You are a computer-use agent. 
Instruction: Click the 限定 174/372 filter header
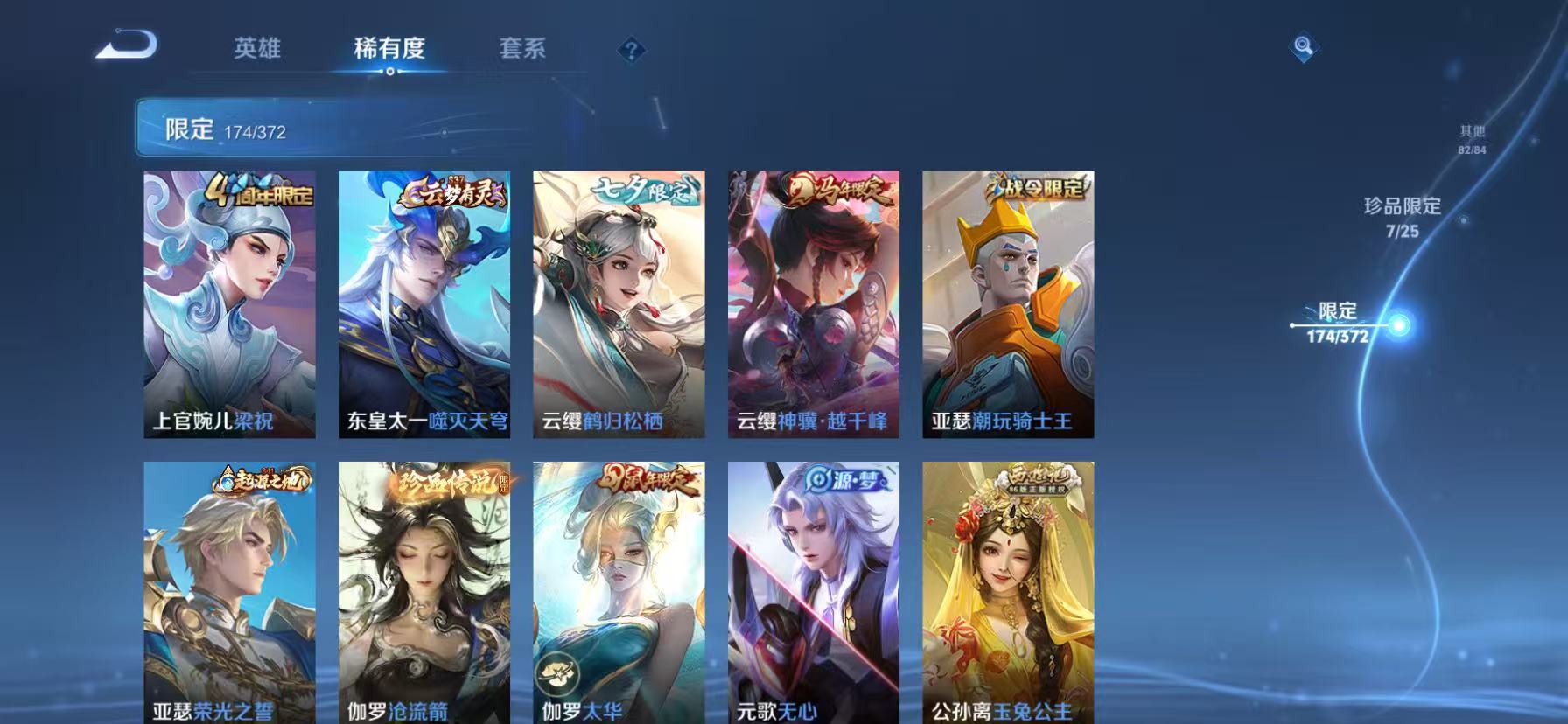[232, 131]
